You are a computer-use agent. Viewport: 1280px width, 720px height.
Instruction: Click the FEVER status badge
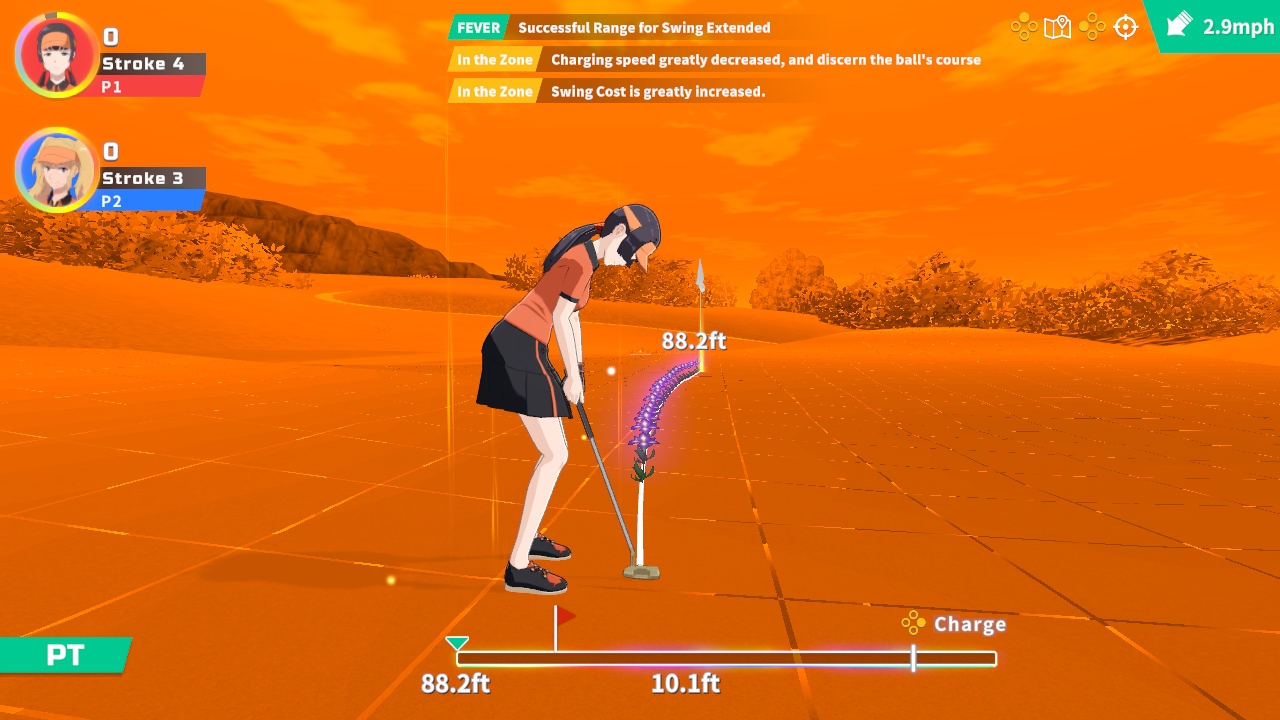477,28
